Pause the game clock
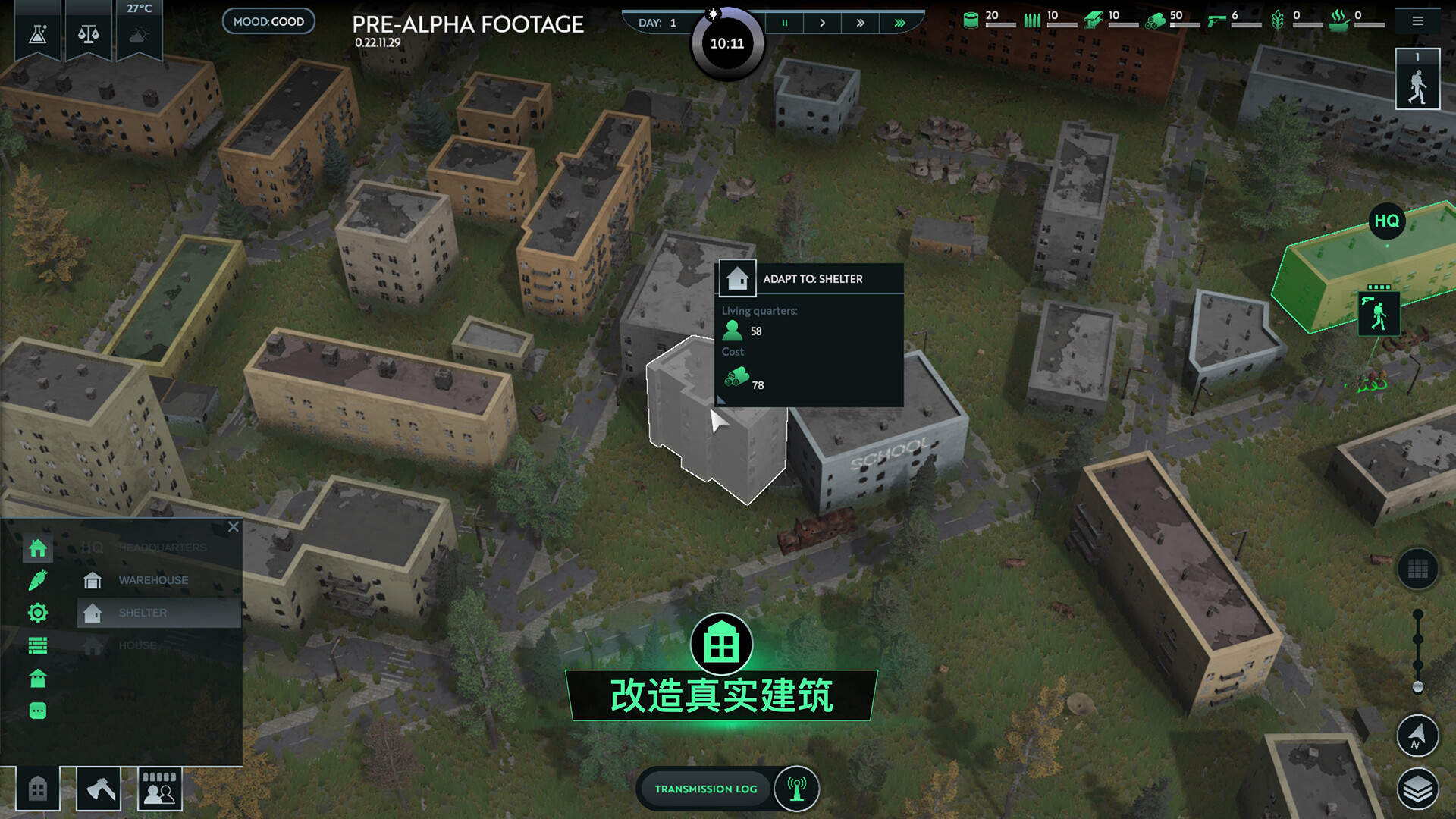The width and height of the screenshot is (1456, 819). [x=784, y=23]
